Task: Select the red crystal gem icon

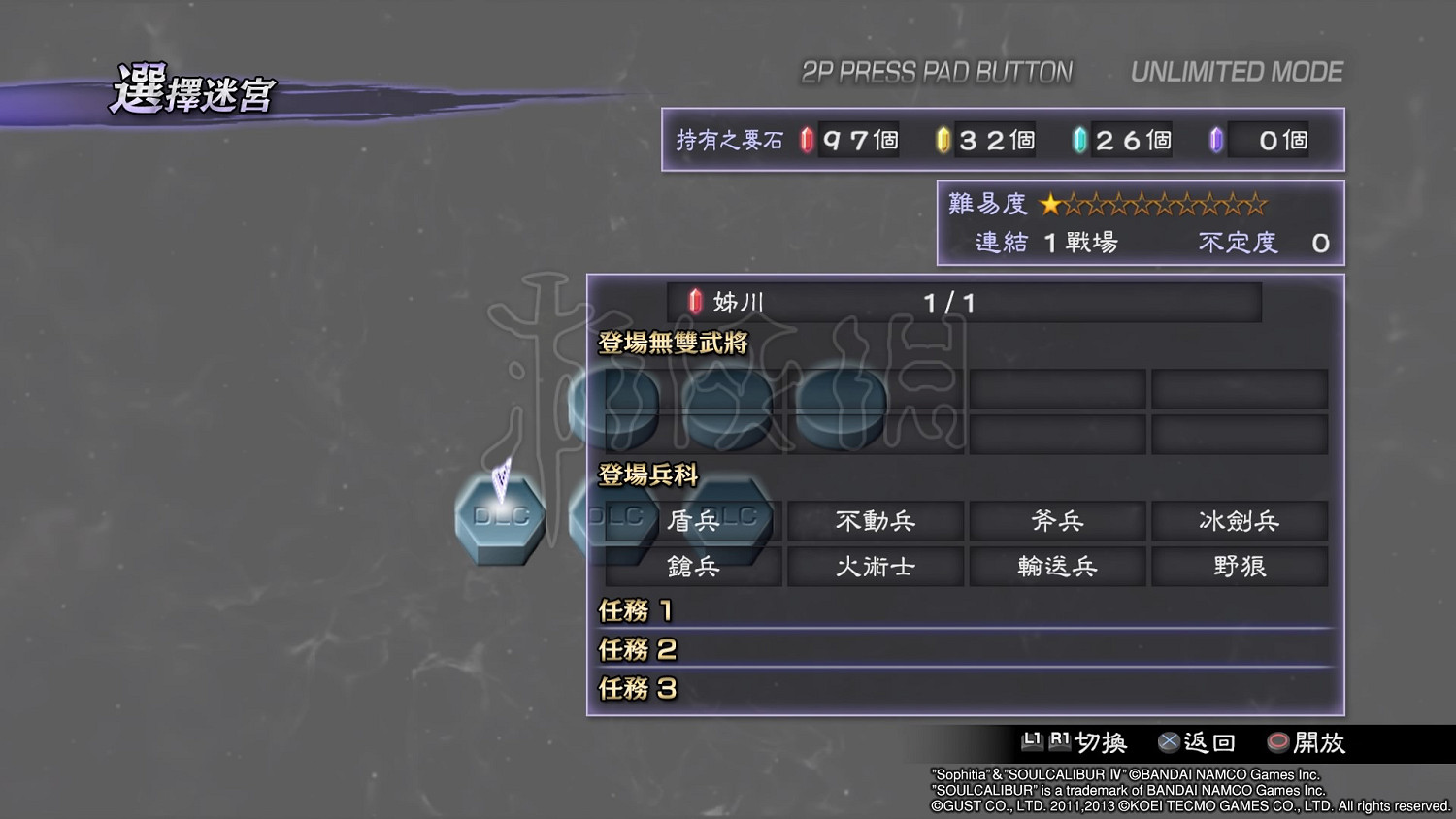Action: (x=804, y=140)
